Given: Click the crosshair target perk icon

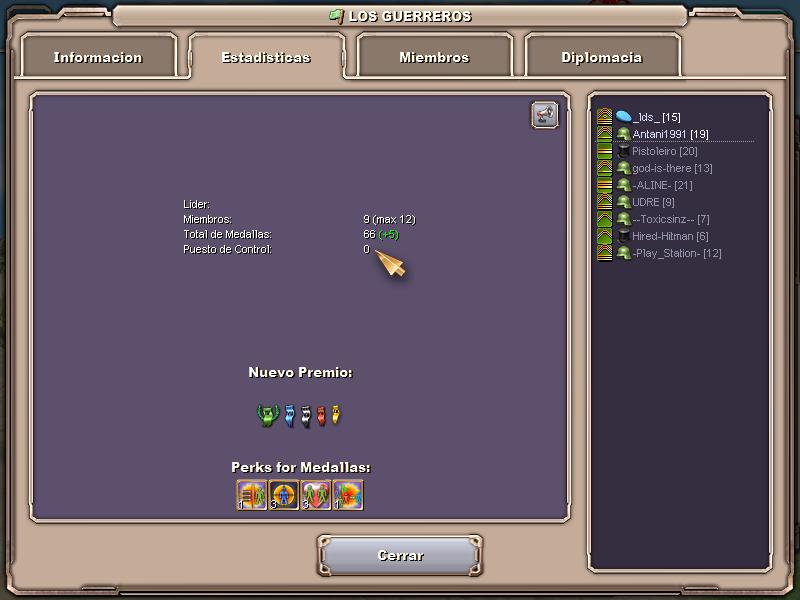Looking at the screenshot, I should click(x=284, y=495).
